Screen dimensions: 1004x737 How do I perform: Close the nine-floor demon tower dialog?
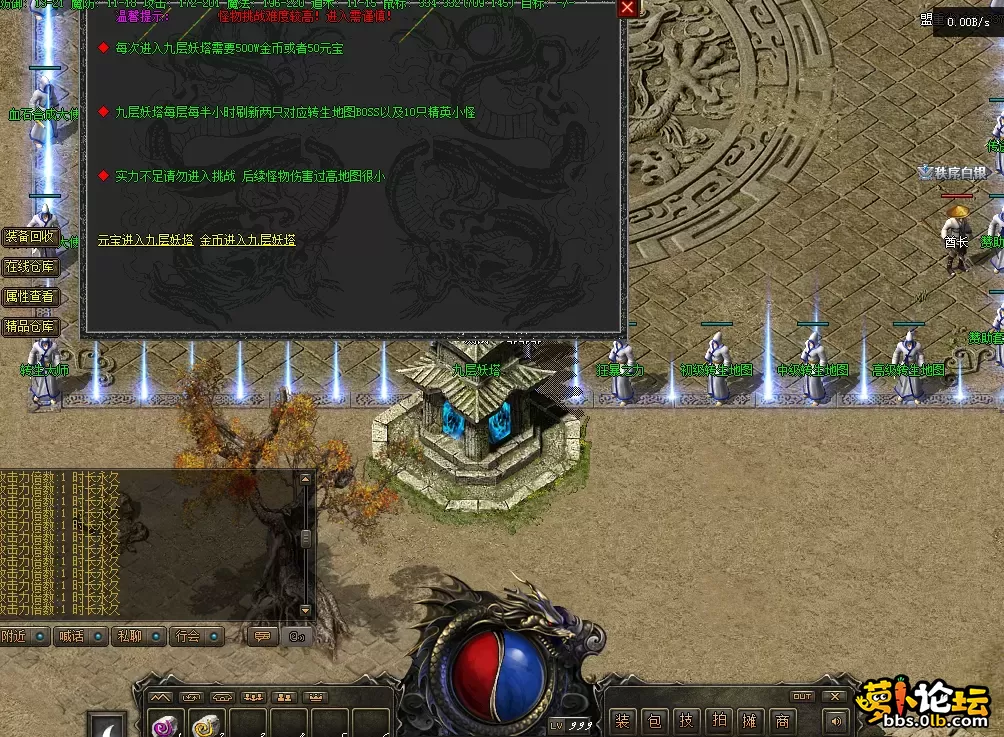(x=627, y=8)
